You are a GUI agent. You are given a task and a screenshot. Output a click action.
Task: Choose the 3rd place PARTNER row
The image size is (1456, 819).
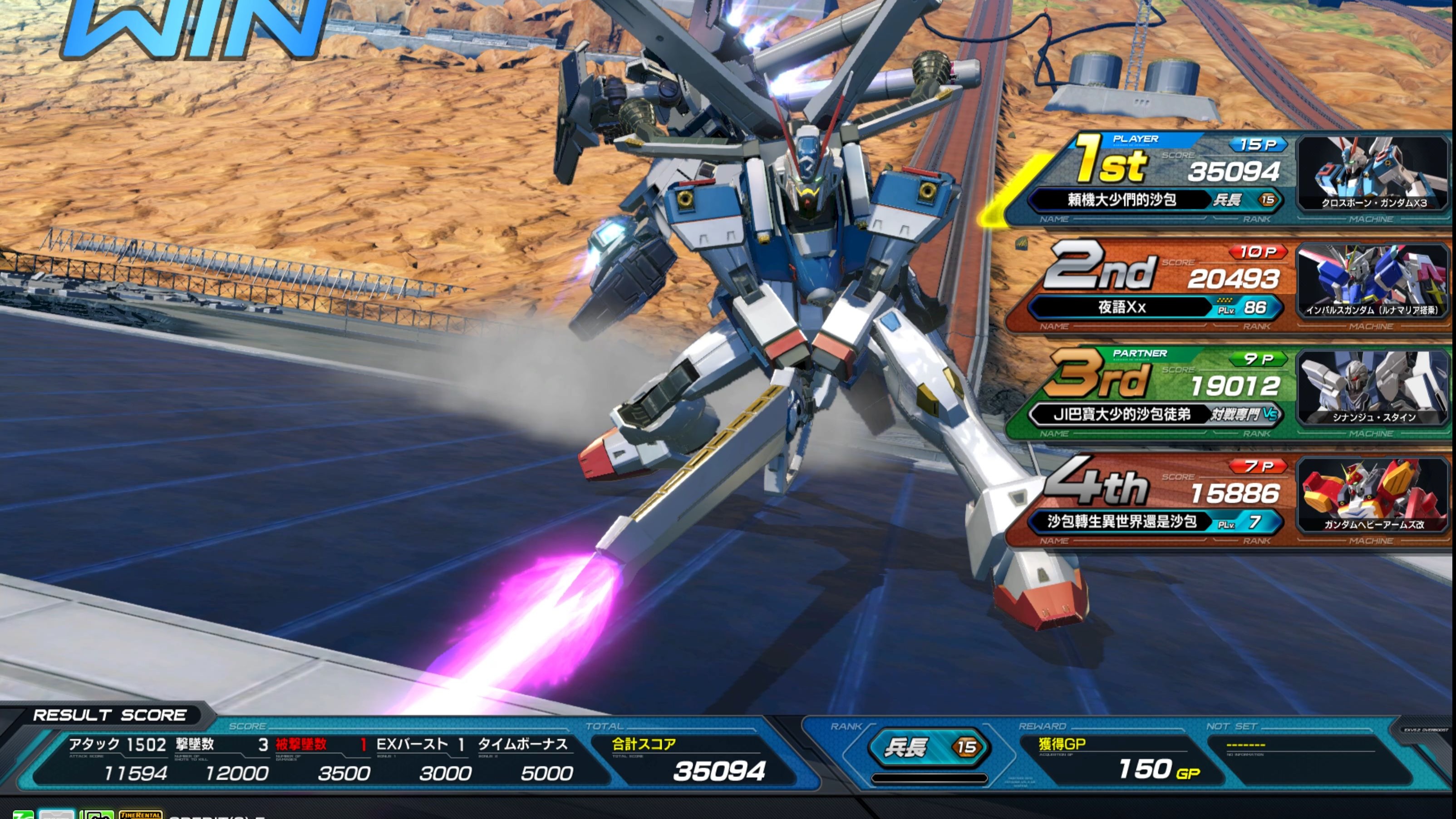[1153, 393]
